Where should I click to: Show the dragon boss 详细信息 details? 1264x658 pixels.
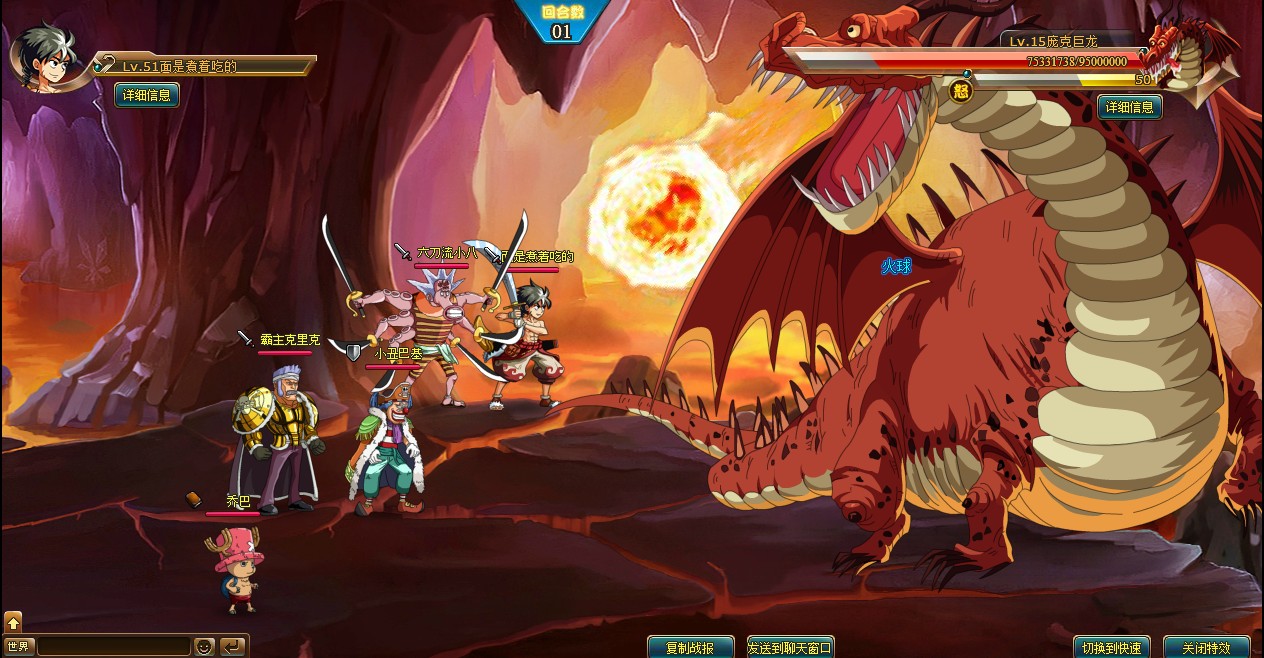click(1130, 107)
